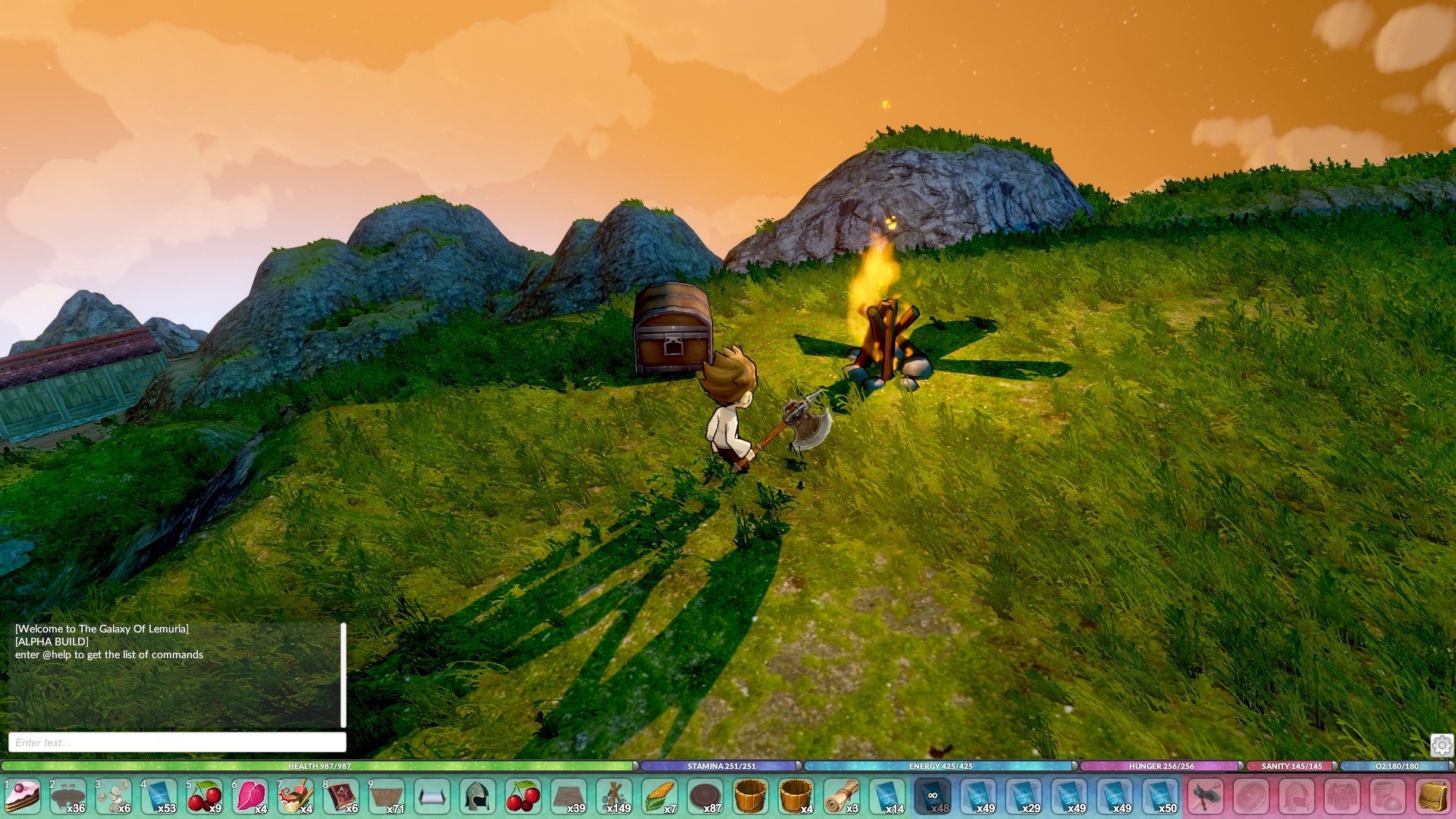
Task: Select the red spellbook slot
Action: [x=341, y=797]
